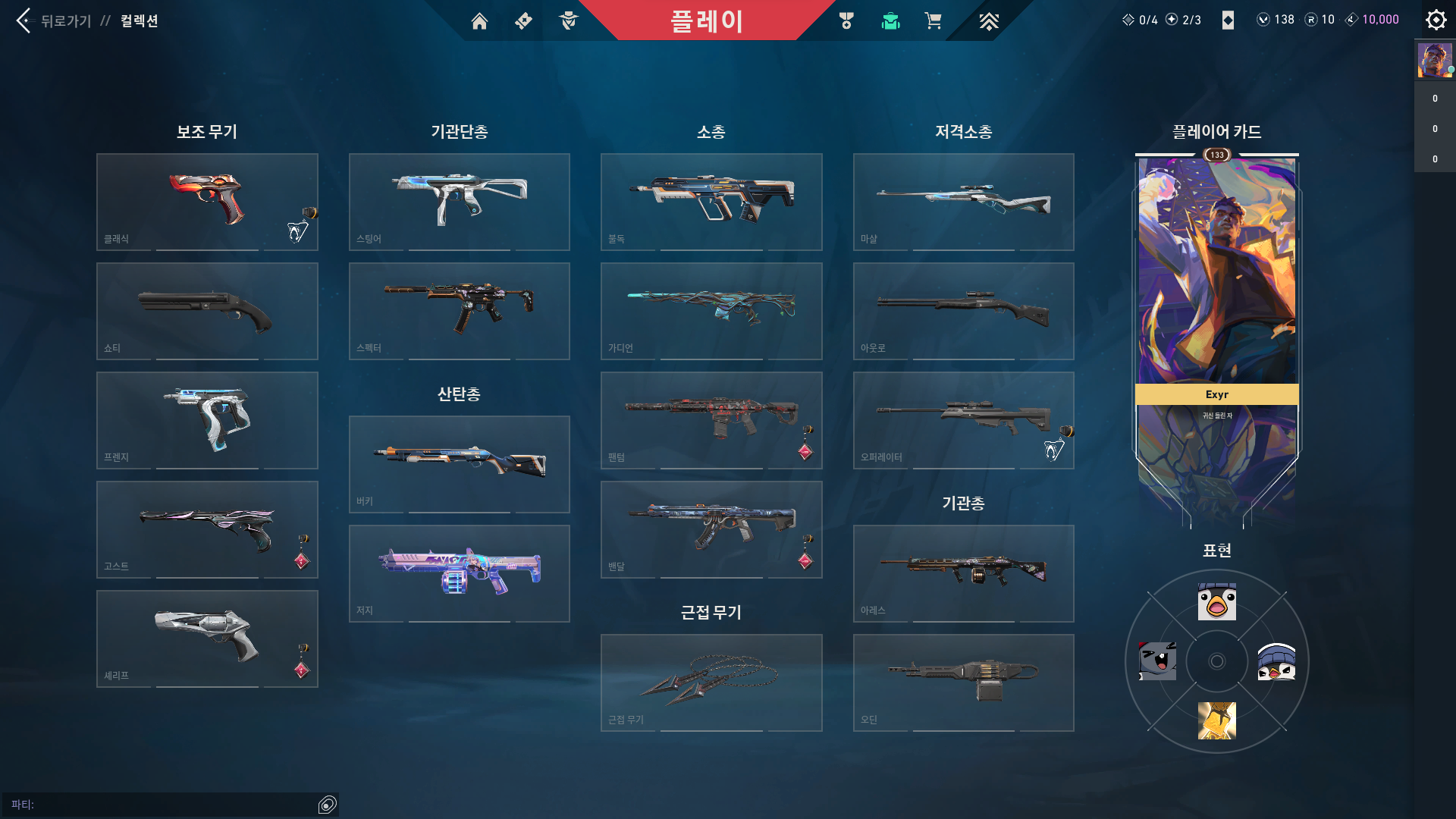The image size is (1456, 819).
Task: Click the Radianite Points currency icon
Action: [x=1313, y=20]
